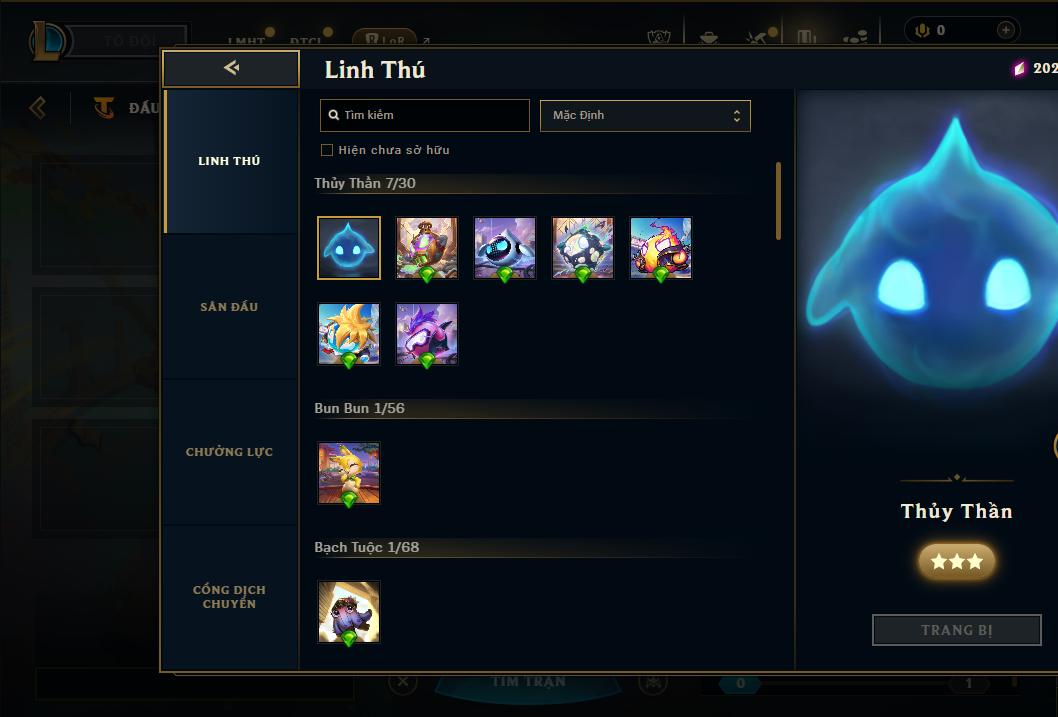
Task: Open the Cổng Dịch Chuyển tab
Action: coord(229,597)
